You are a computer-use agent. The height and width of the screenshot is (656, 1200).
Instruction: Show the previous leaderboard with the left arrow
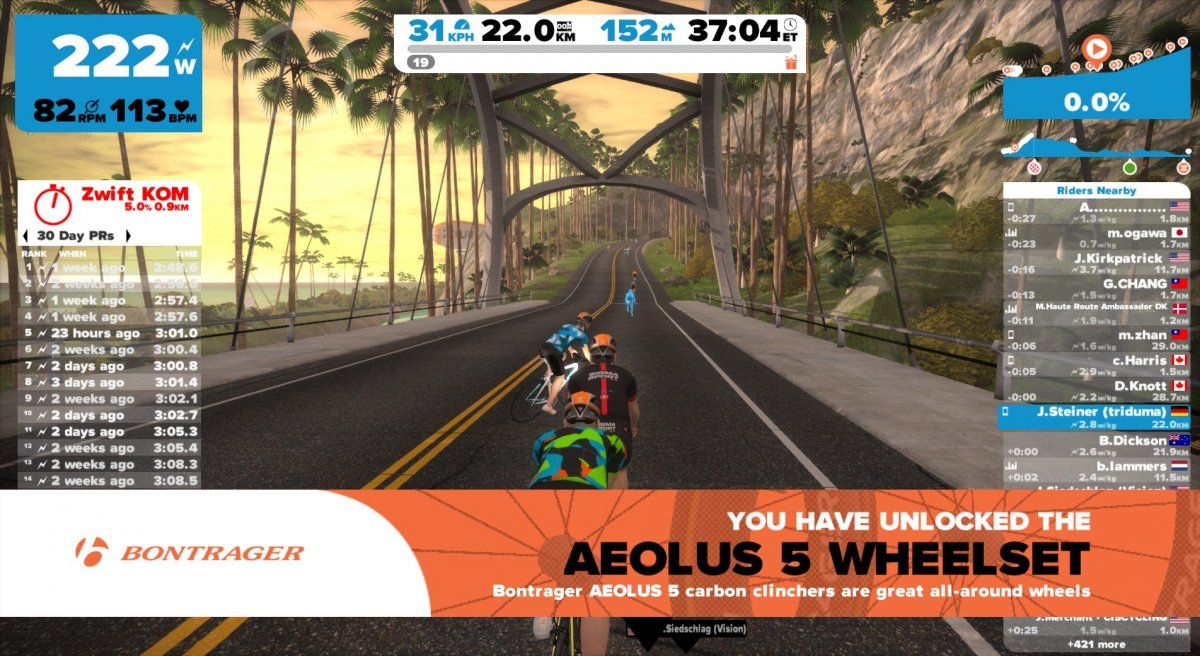pyautogui.click(x=25, y=236)
